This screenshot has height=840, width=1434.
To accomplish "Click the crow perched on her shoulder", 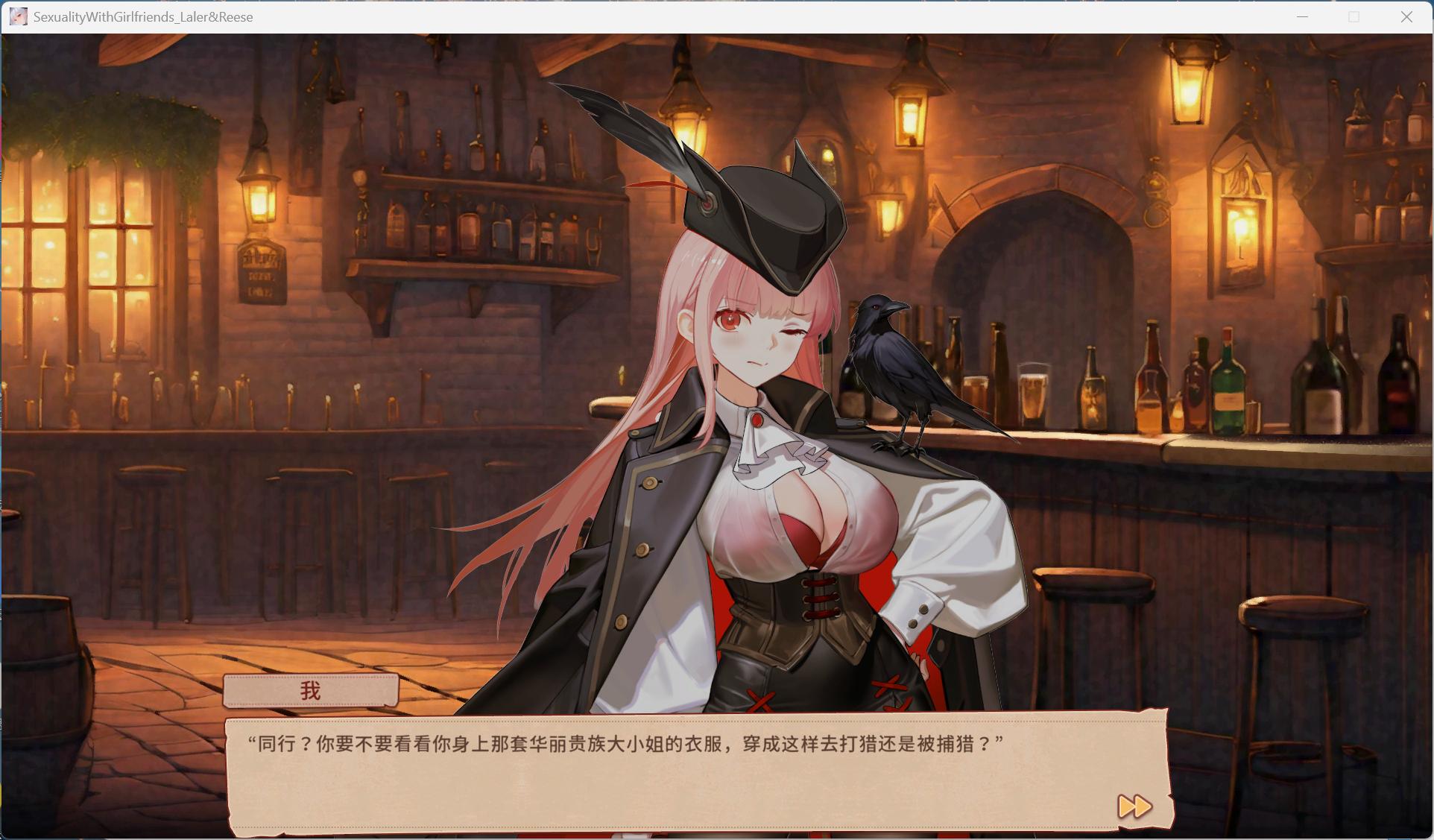I will [894, 373].
